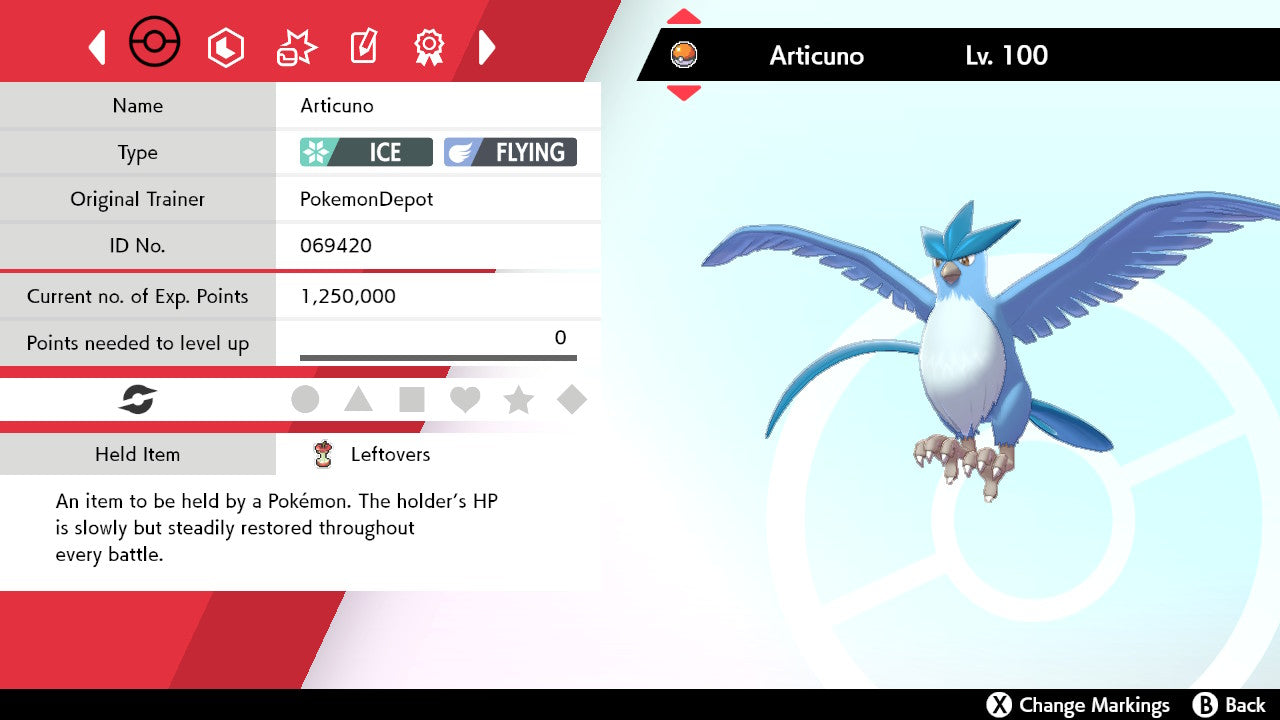Switch to the next Pokémon with the down arrow
The width and height of the screenshot is (1280, 720).
pyautogui.click(x=683, y=93)
